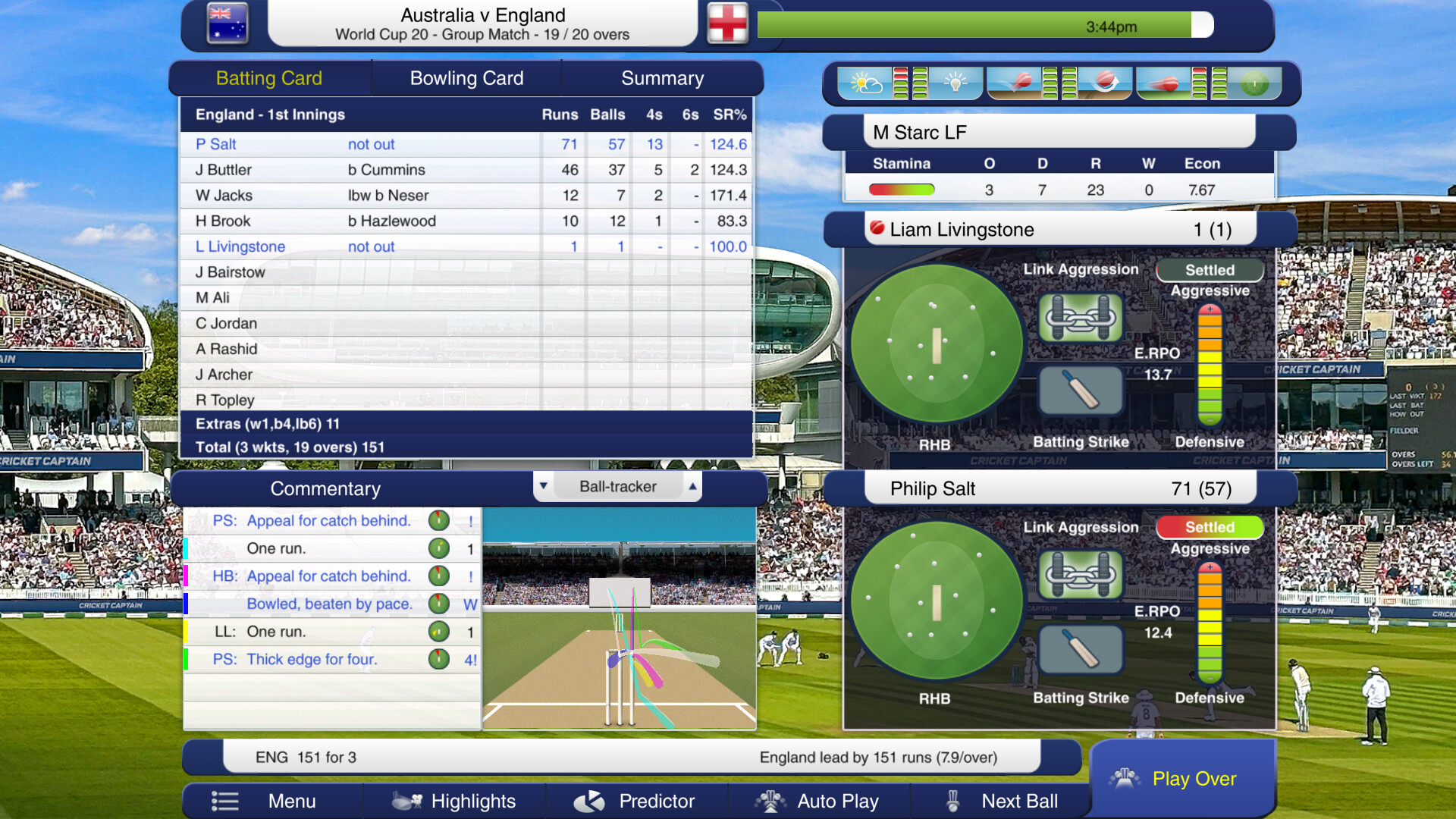This screenshot has width=1456, height=819.
Task: Select the outfield ball speed icon
Action: pyautogui.click(x=1166, y=83)
